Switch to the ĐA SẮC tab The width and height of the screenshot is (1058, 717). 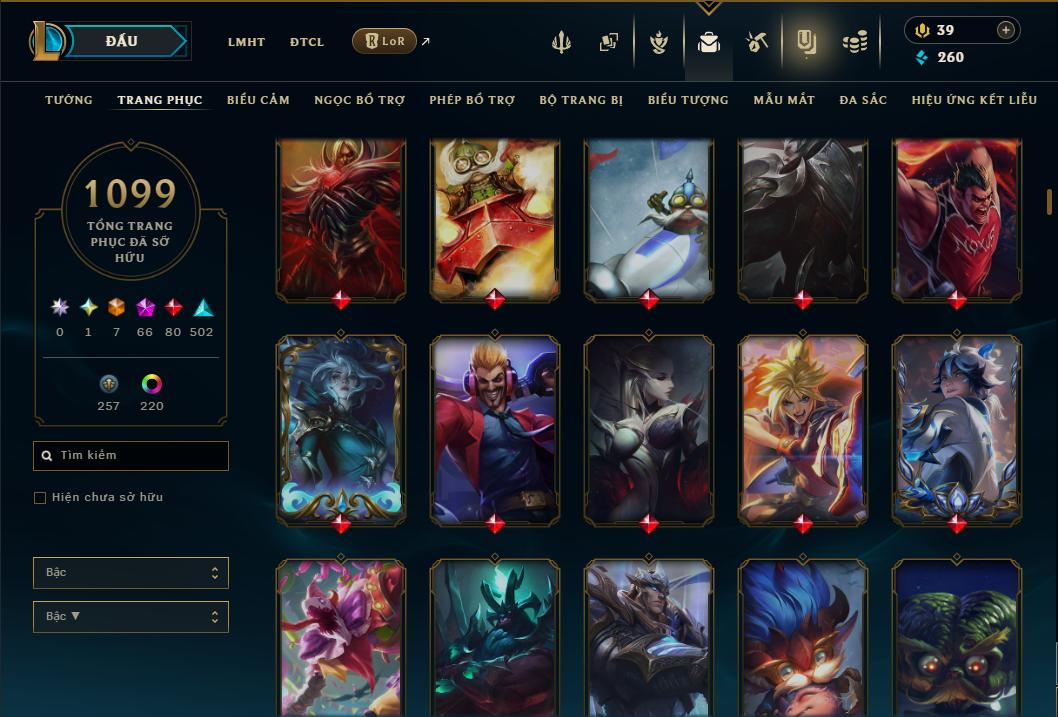coord(863,100)
